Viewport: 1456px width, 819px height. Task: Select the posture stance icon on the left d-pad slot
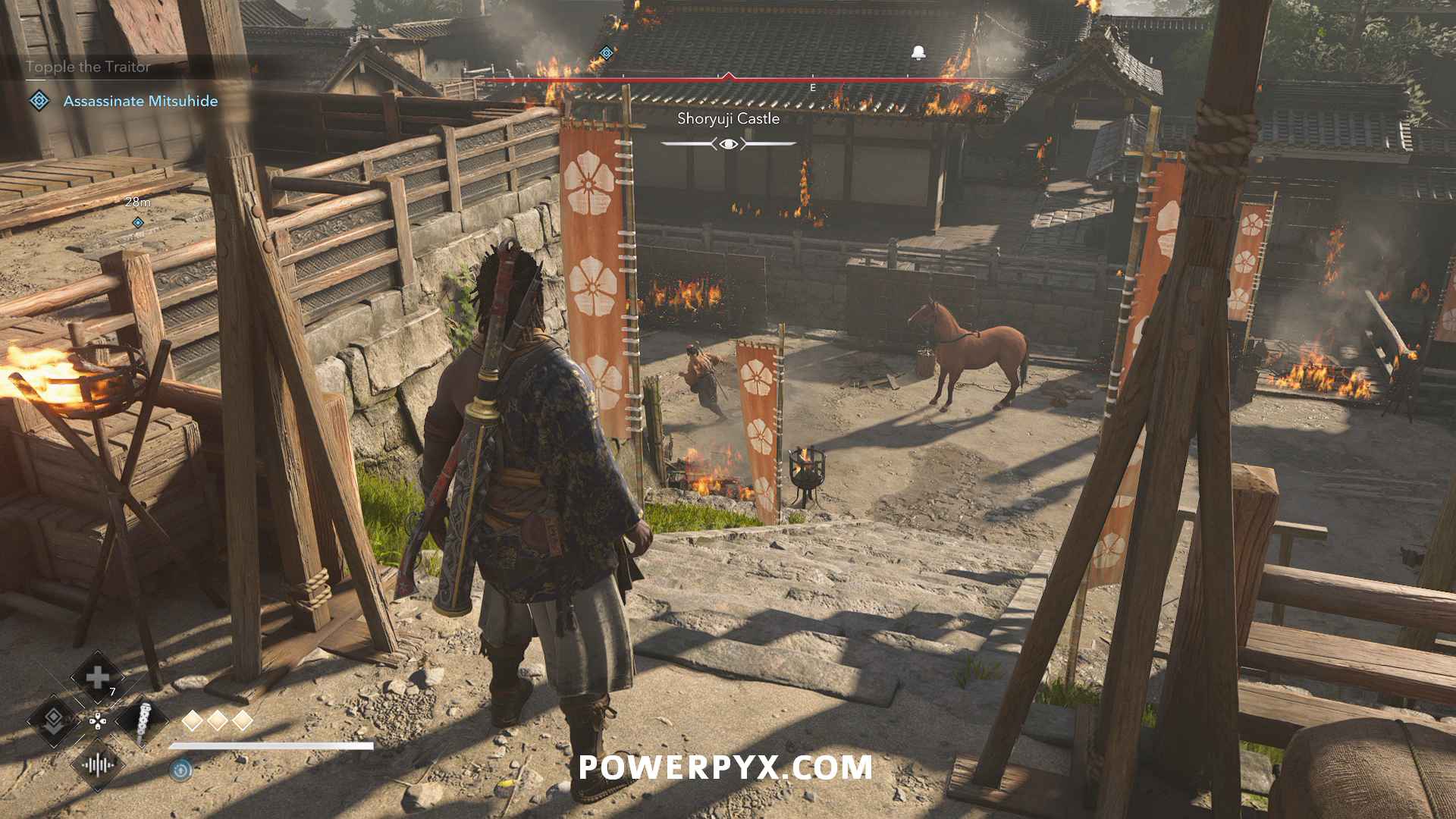(53, 720)
